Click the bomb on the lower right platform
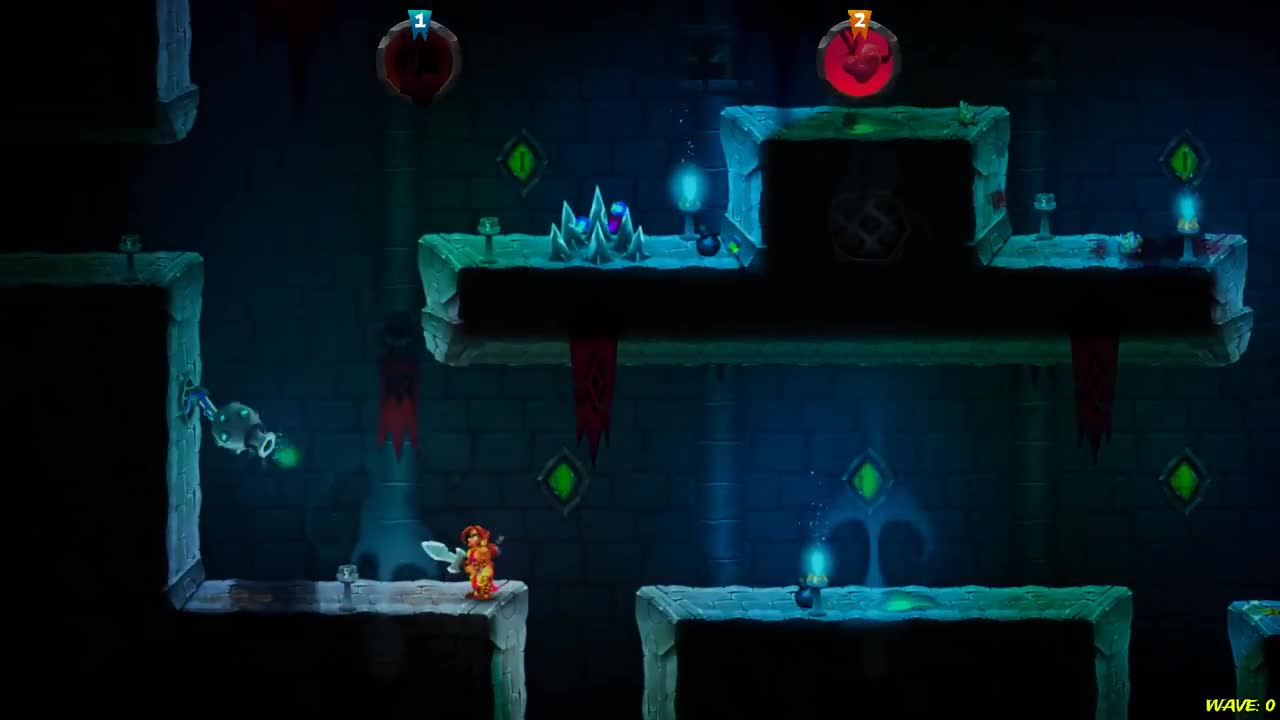The height and width of the screenshot is (720, 1280). 806,600
